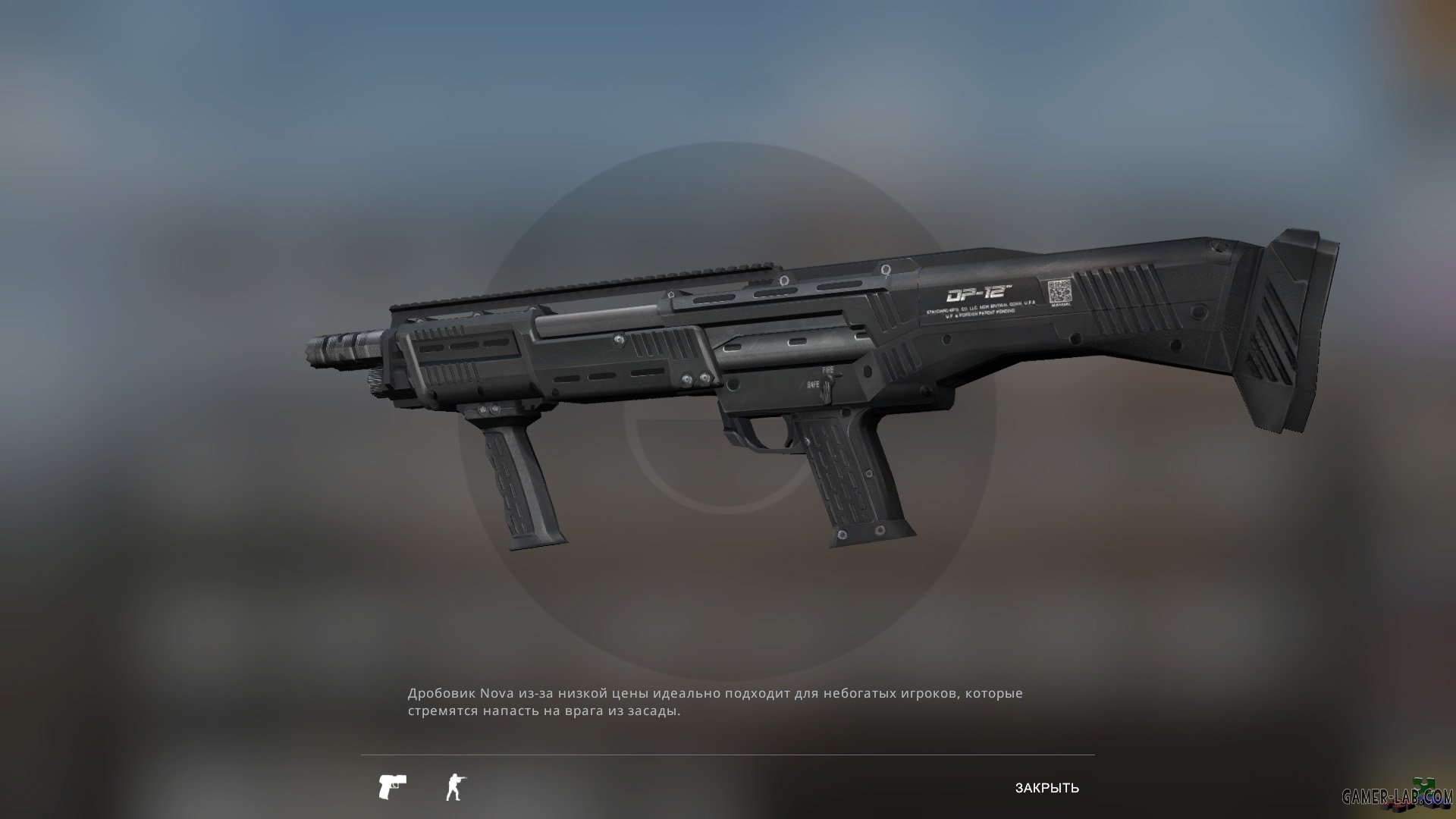Click the divider line above the bottom toolbar
The image size is (1456, 819).
[728, 753]
